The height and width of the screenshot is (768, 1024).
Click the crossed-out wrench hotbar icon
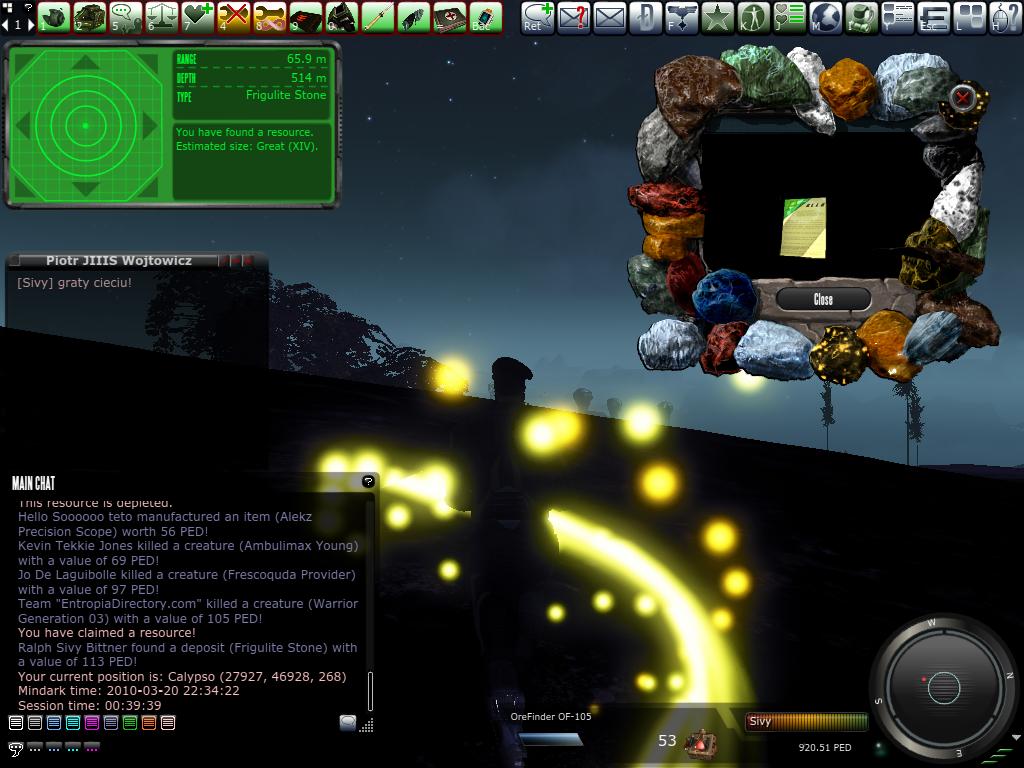coord(233,16)
